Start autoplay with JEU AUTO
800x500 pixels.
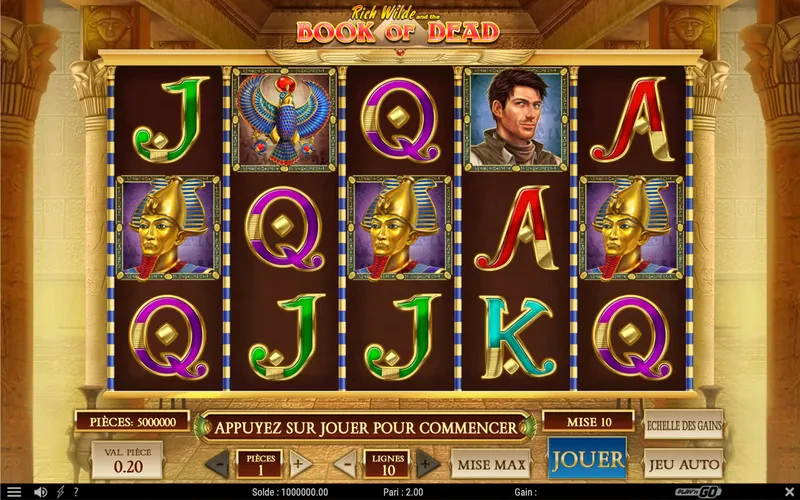(x=684, y=464)
